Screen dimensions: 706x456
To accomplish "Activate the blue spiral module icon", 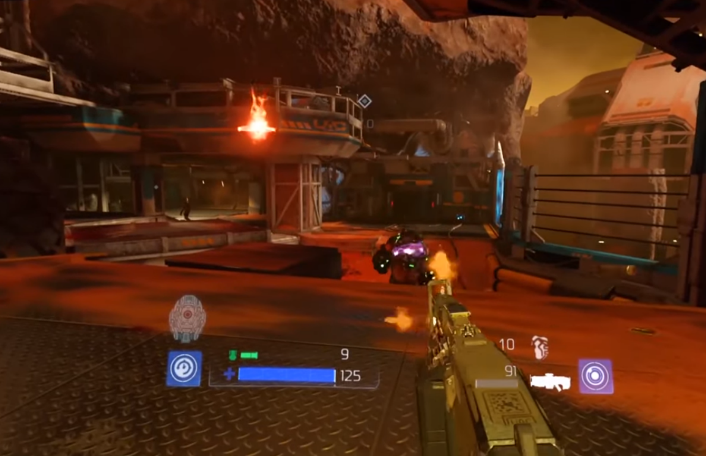I will pos(184,368).
